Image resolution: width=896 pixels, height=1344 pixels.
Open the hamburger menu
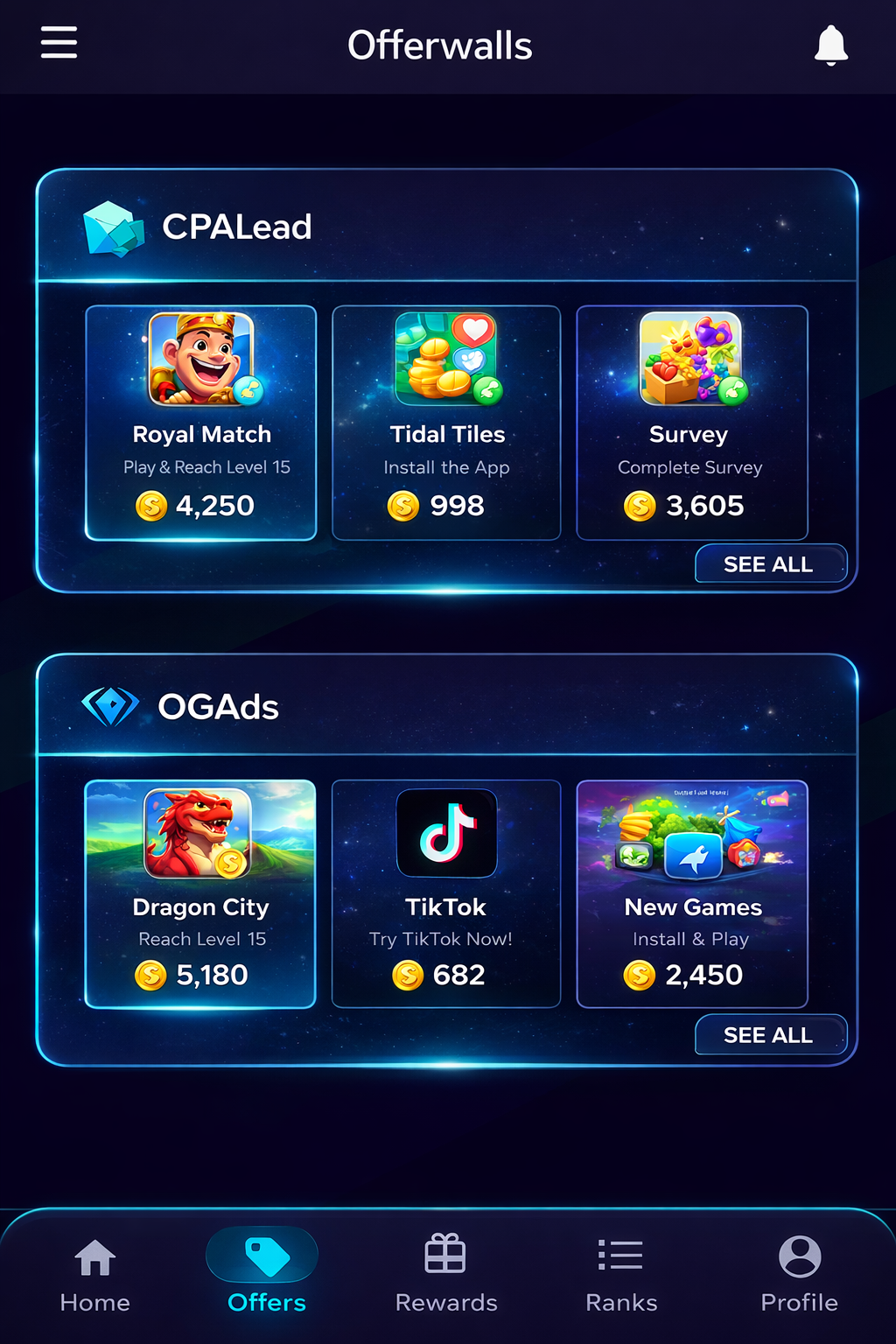[59, 43]
